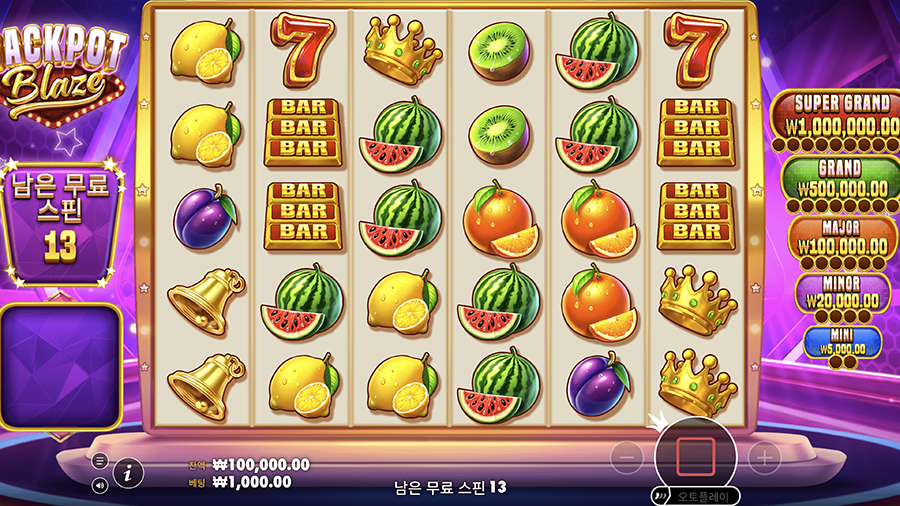900x506 pixels.
Task: Stop the spin with the red square button
Action: coord(696,456)
